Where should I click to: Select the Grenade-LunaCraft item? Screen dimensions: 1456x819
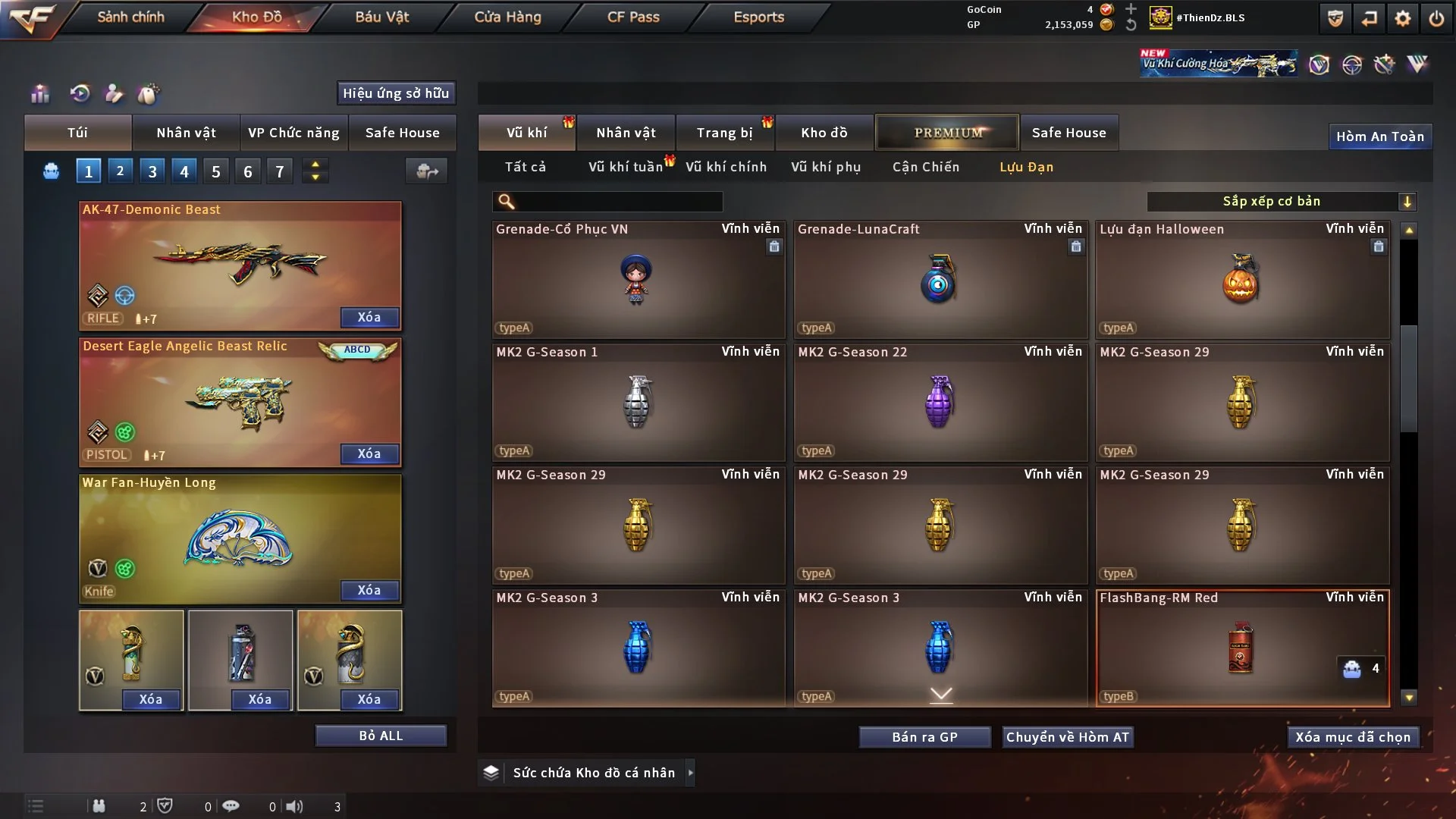[940, 279]
